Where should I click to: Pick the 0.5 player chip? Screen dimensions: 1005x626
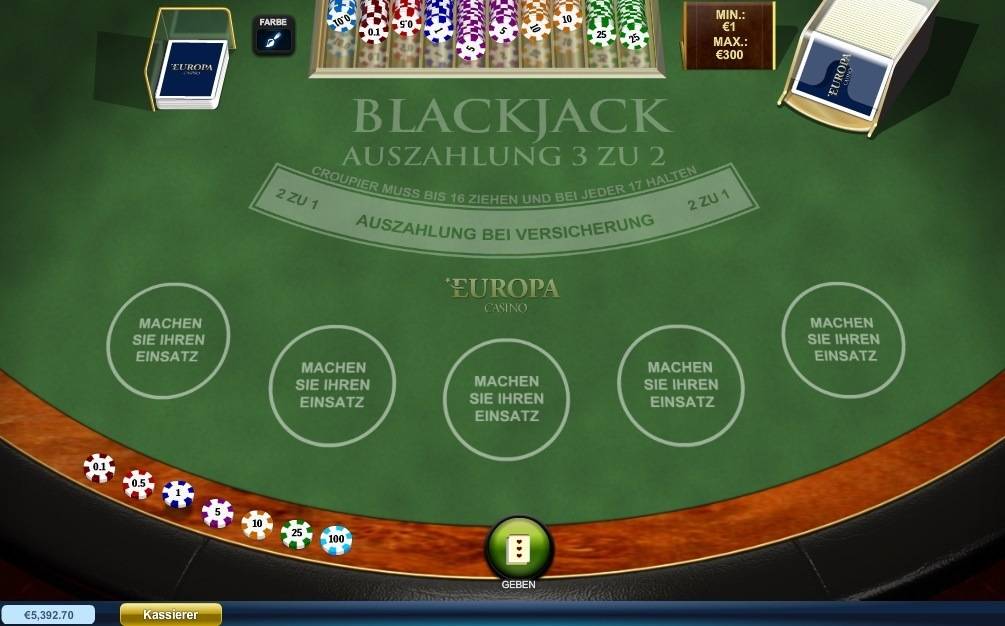coord(139,484)
